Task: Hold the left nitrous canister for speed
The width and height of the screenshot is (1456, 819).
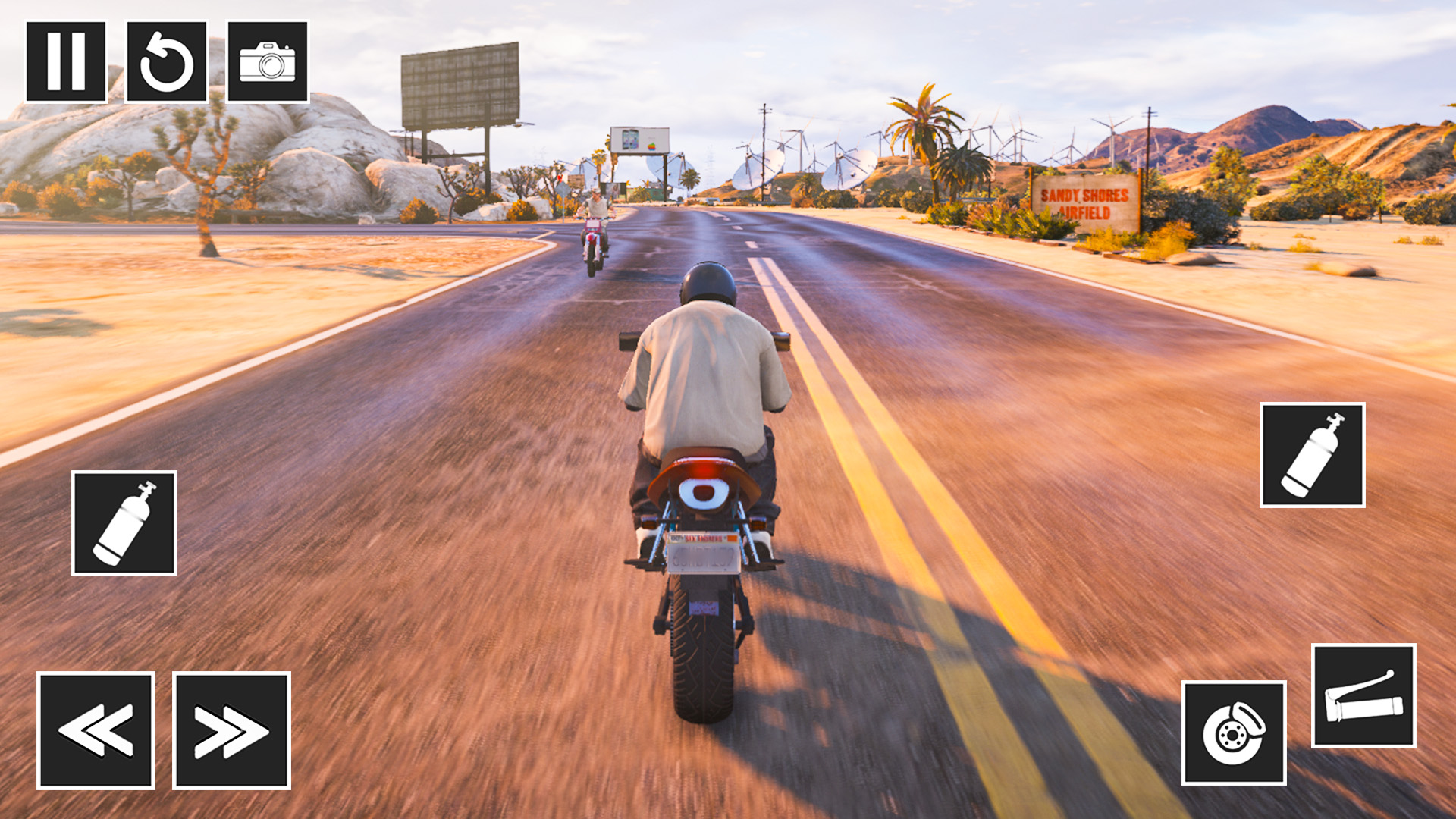Action: [124, 522]
